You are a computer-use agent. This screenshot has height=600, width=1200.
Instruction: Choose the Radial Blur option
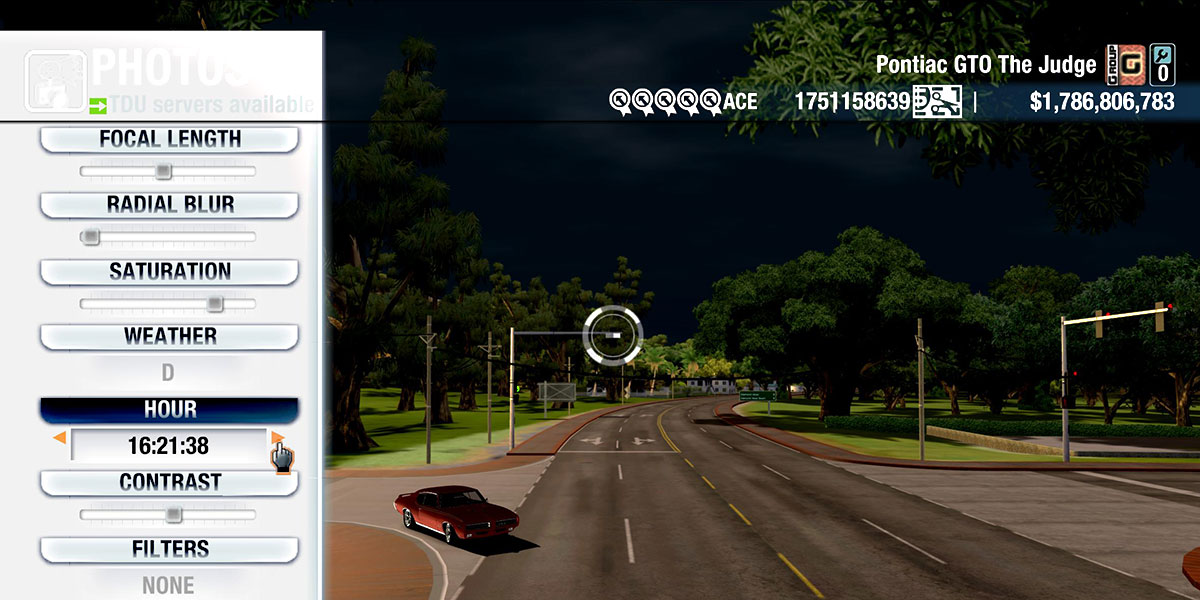(169, 205)
